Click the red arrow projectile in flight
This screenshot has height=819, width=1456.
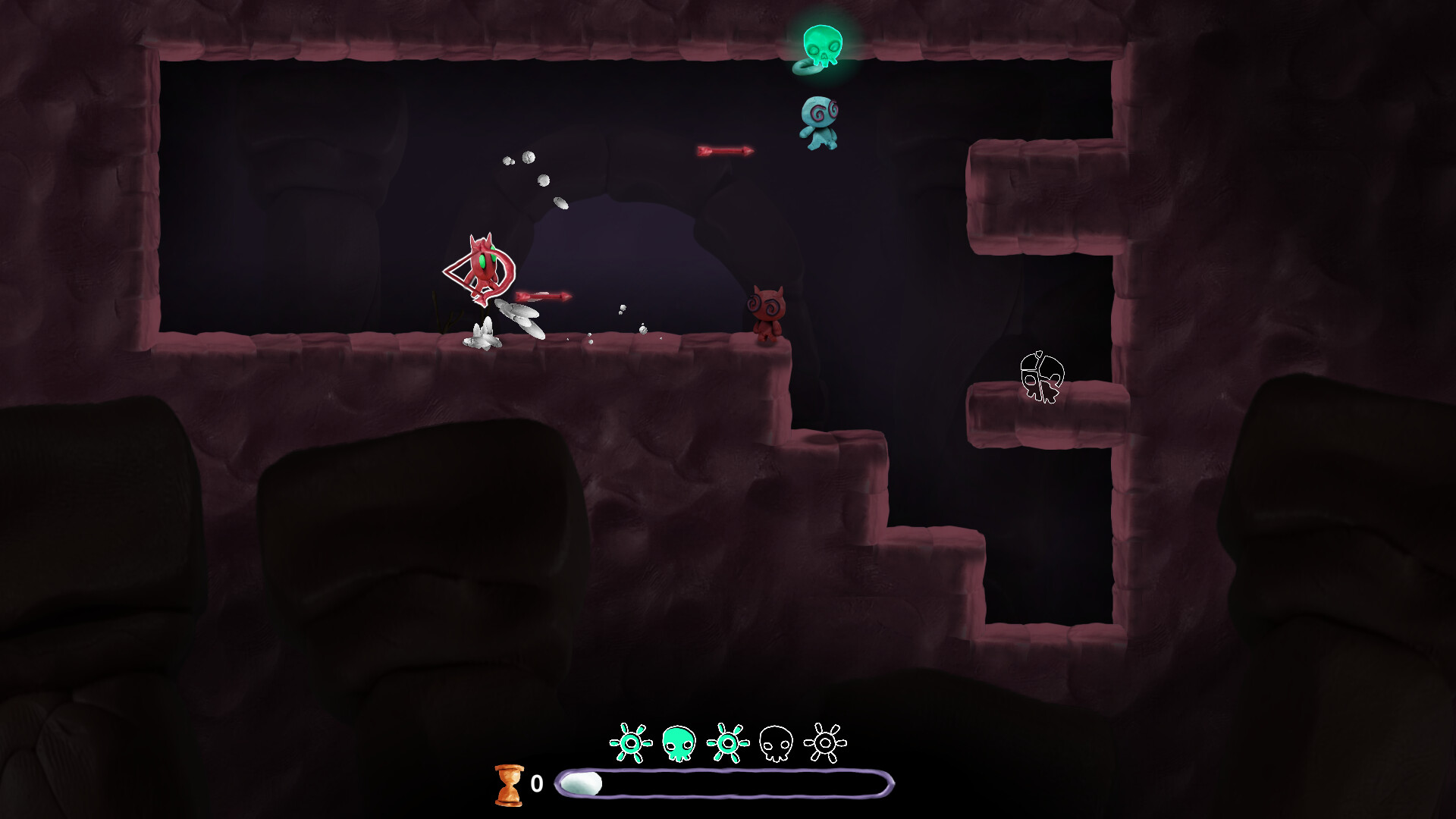coord(724,150)
